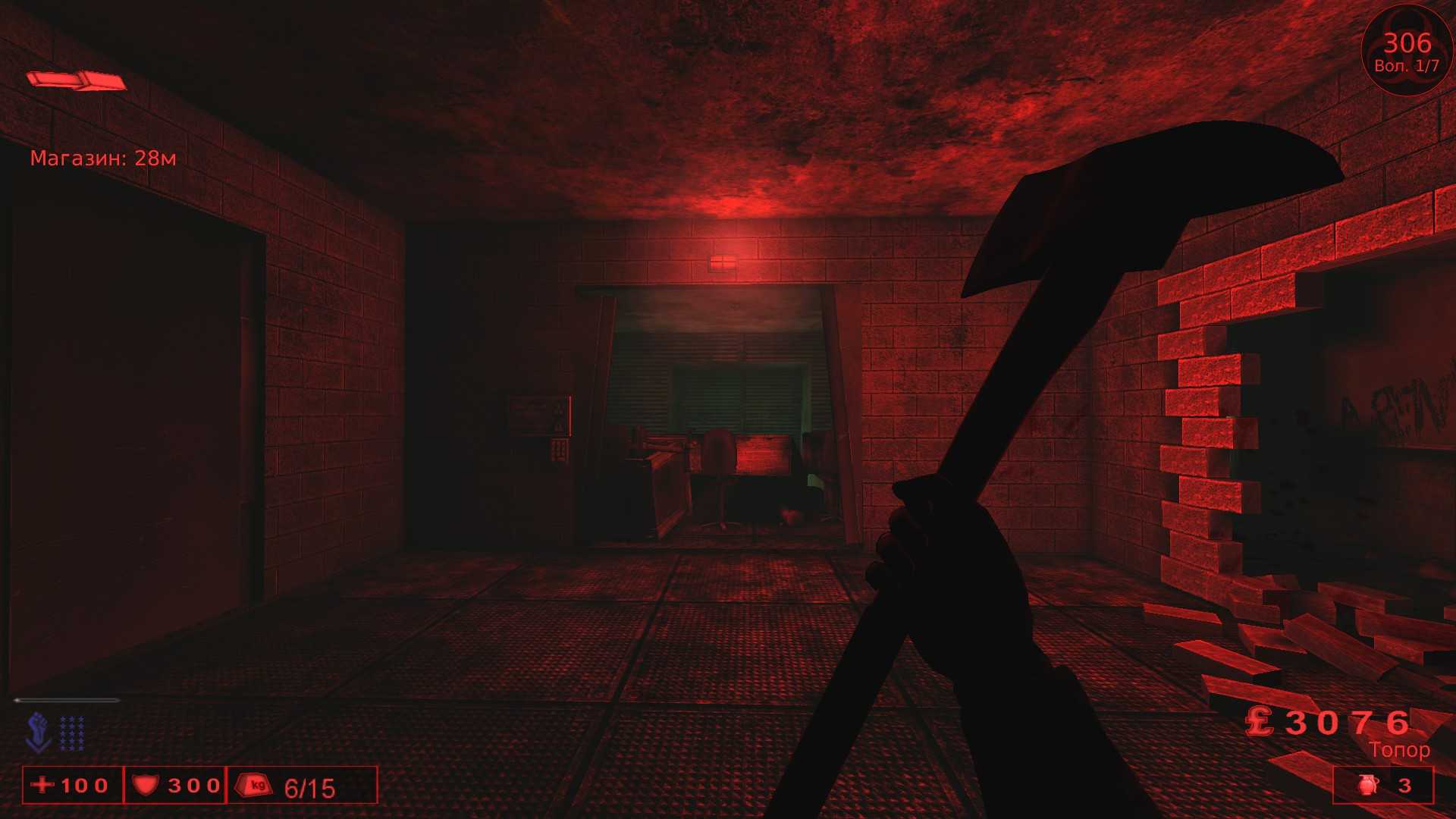
Task: Open the trader via 'Магазин: 28м' label
Action: [104, 158]
